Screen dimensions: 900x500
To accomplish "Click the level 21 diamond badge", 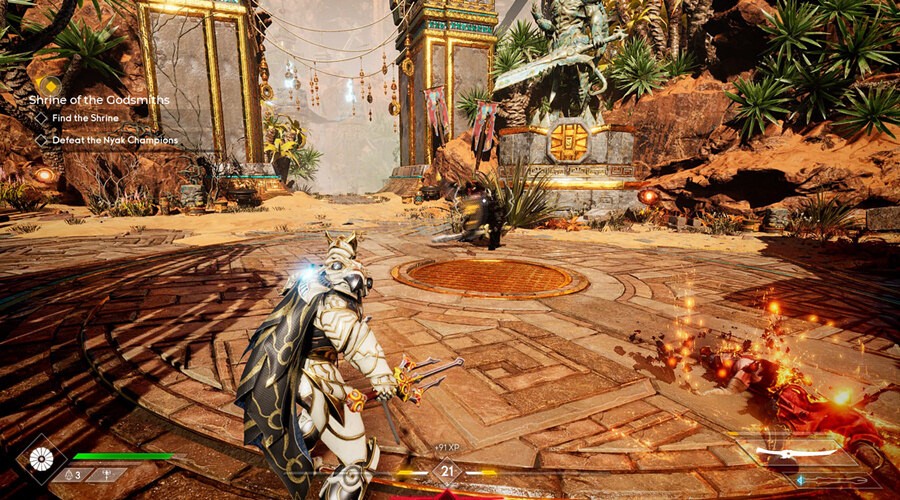I will (447, 472).
